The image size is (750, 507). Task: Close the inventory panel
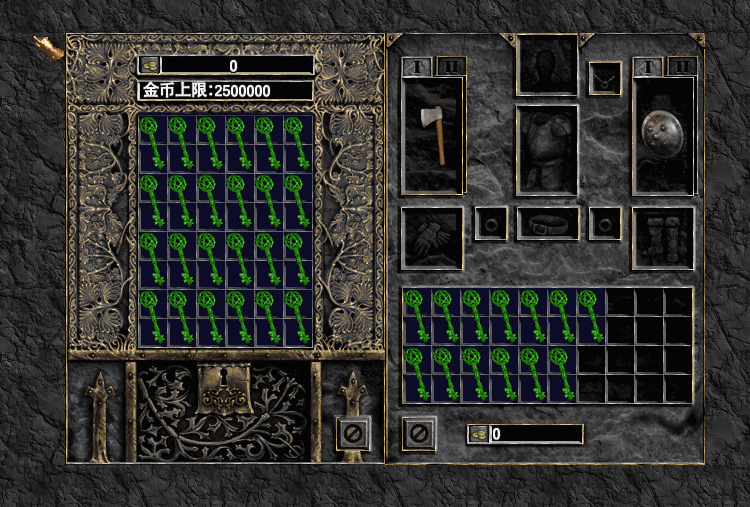click(419, 433)
